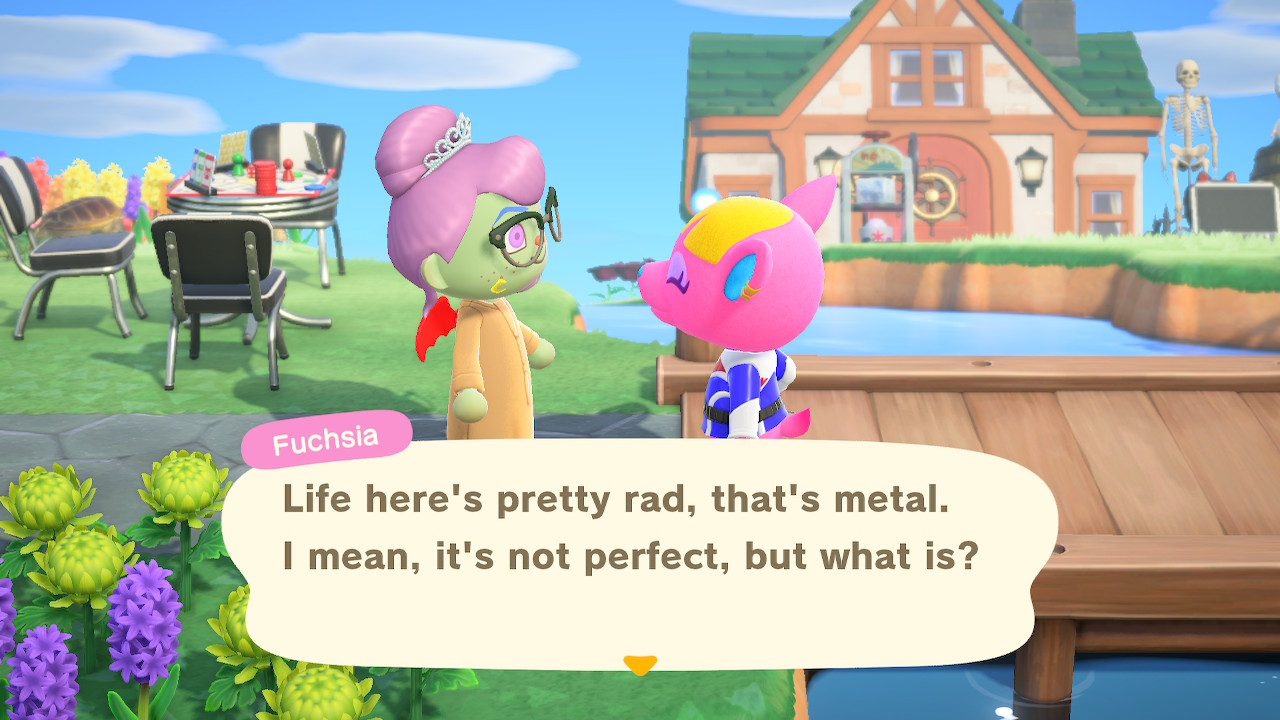The width and height of the screenshot is (1280, 720).
Task: Advance dialogue with the orange arrow
Action: [x=639, y=664]
